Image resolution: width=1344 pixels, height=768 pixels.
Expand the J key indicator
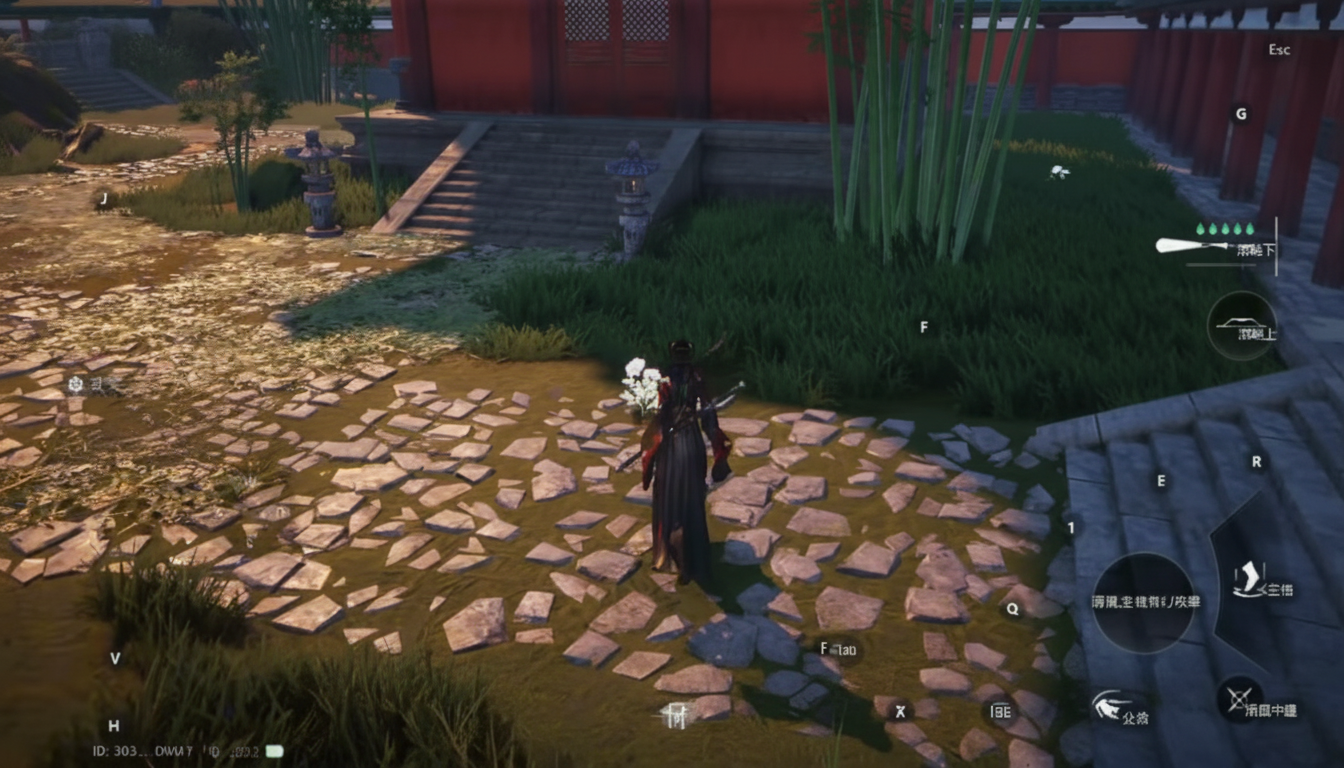104,198
